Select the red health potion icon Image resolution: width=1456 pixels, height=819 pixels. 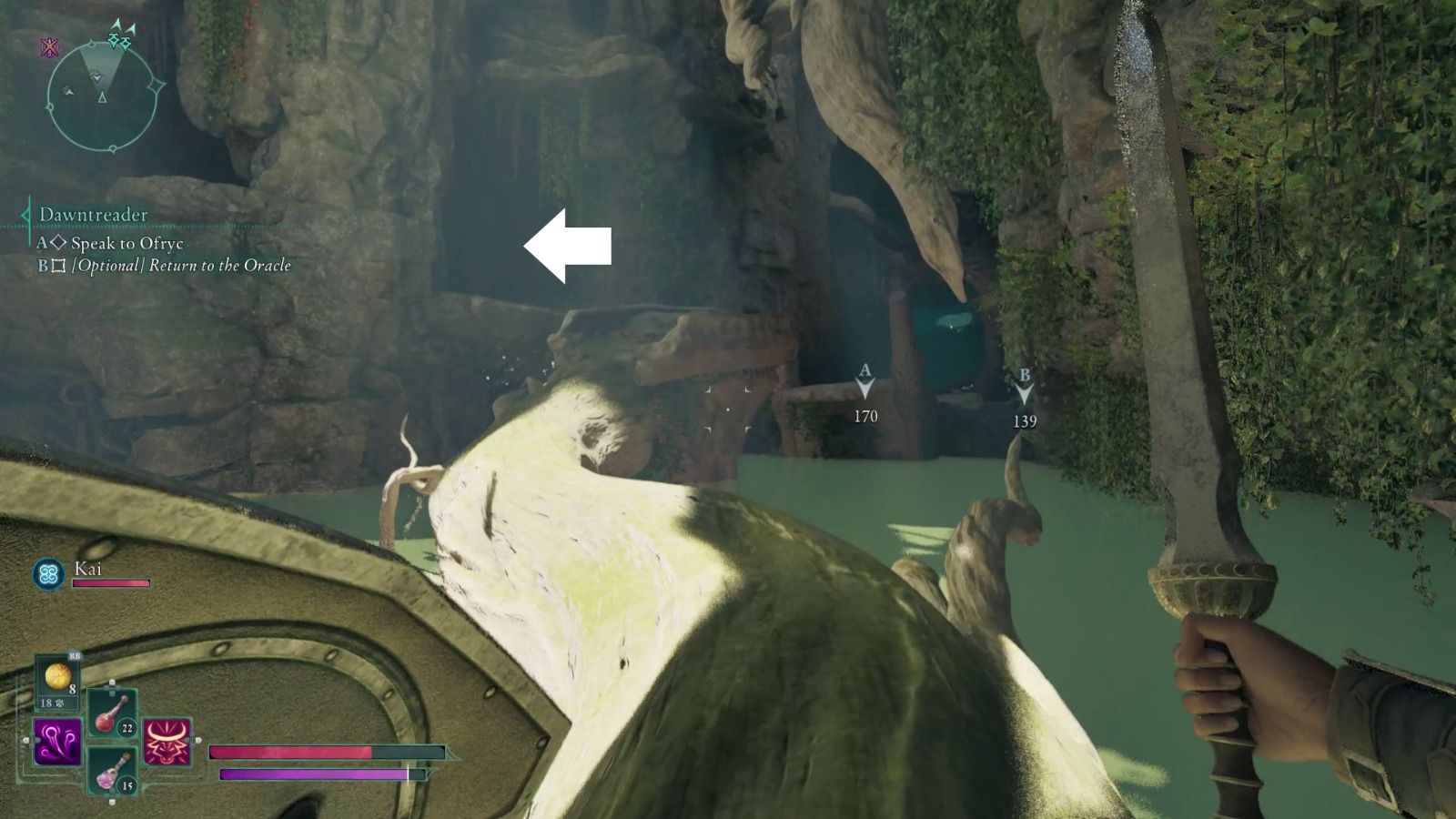[109, 716]
